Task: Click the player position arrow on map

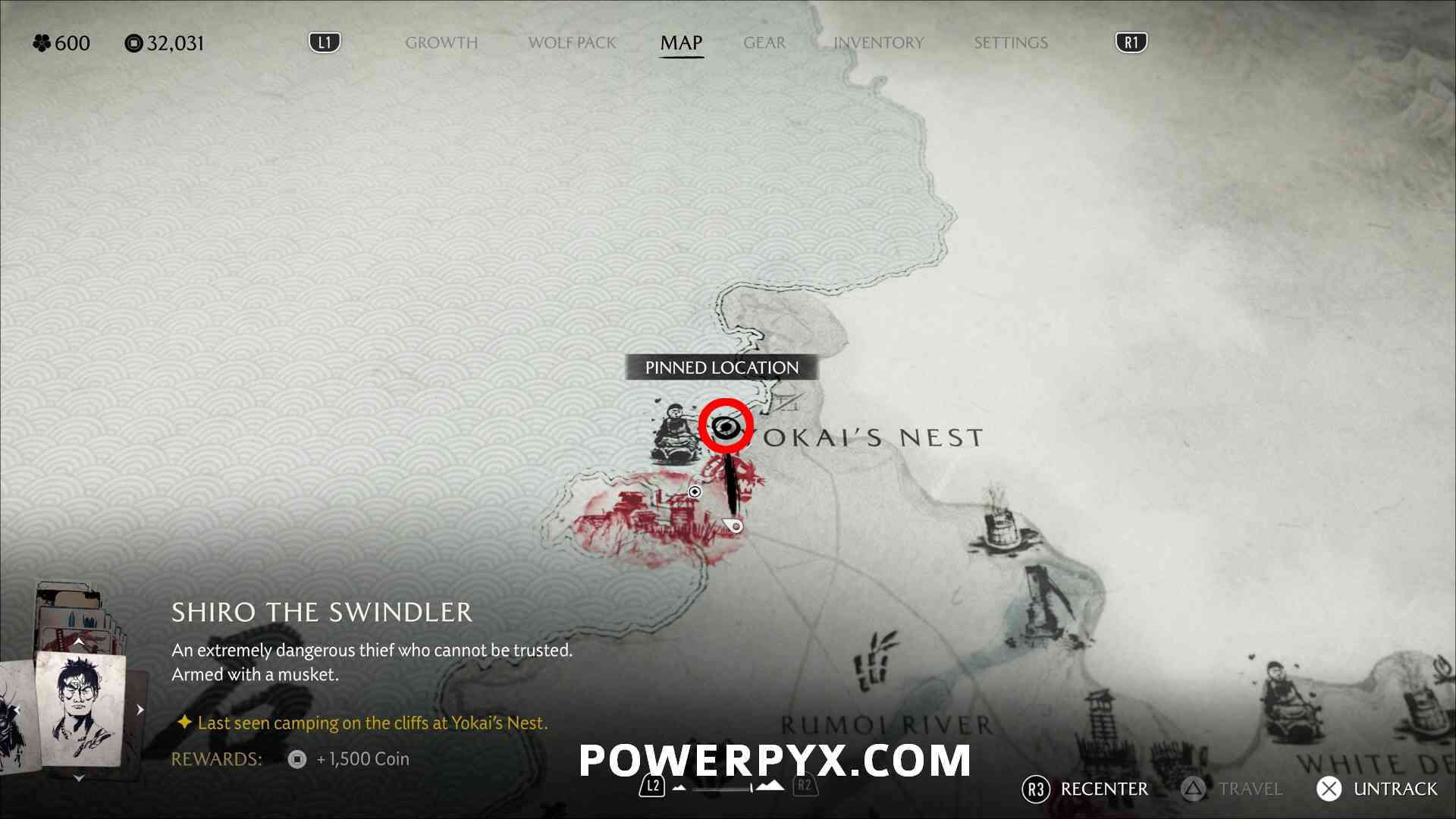Action: pos(733,525)
